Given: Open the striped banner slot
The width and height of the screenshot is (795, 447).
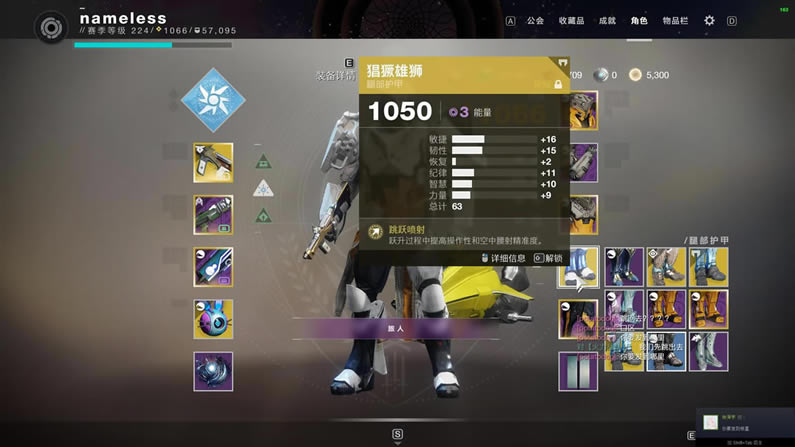Looking at the screenshot, I should tap(579, 371).
